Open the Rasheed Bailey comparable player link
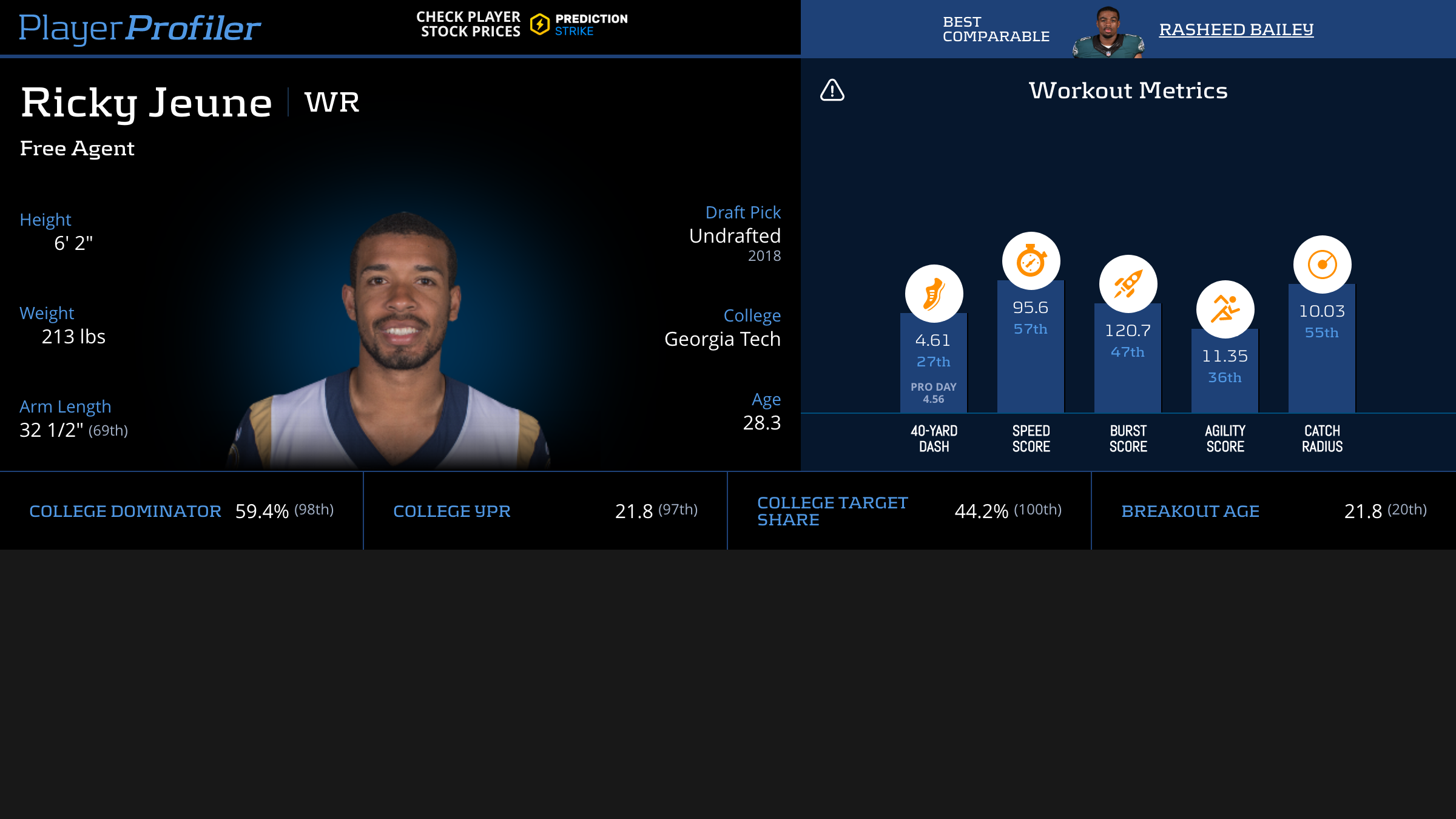 1236,29
